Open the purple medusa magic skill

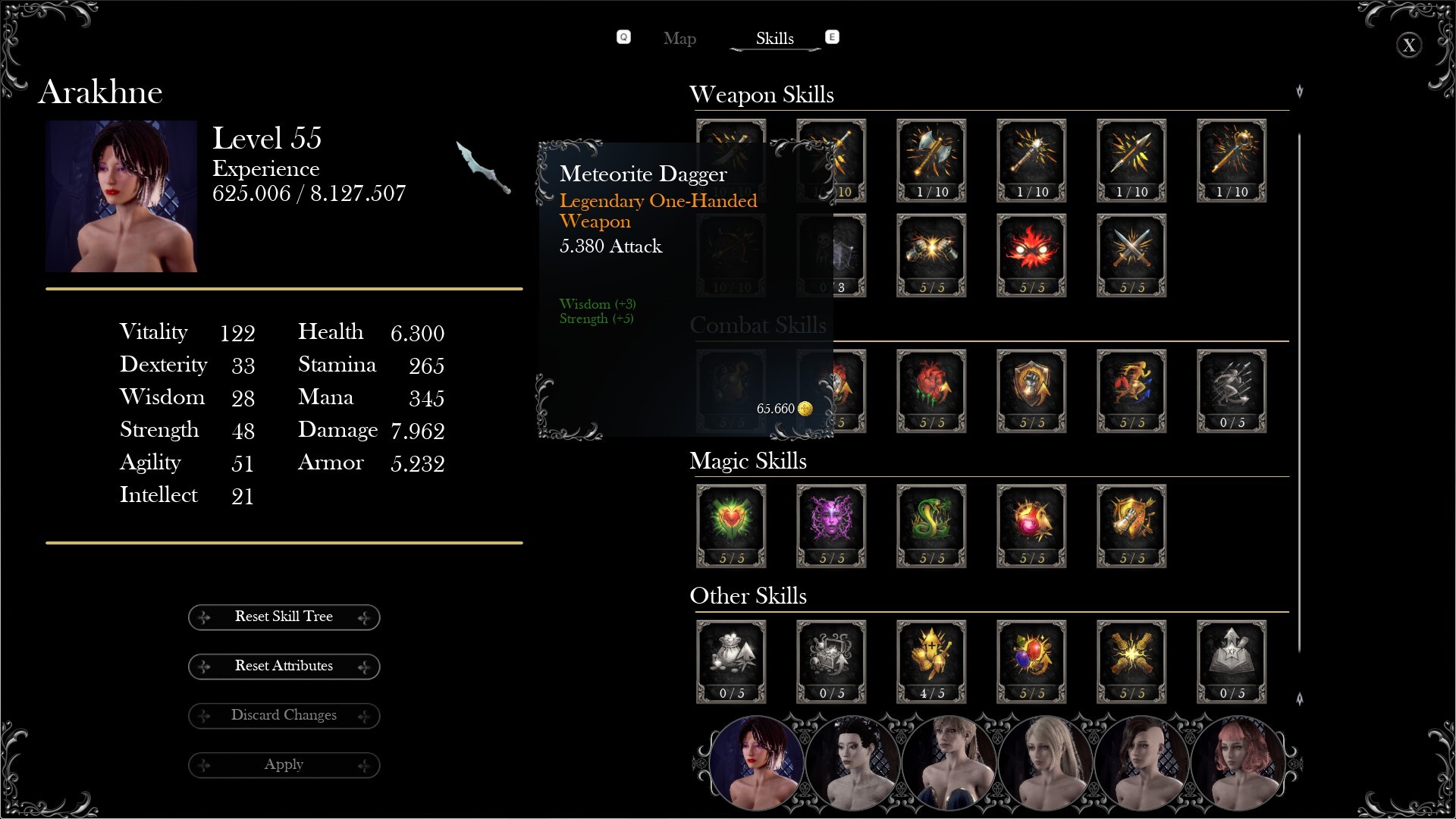[830, 526]
